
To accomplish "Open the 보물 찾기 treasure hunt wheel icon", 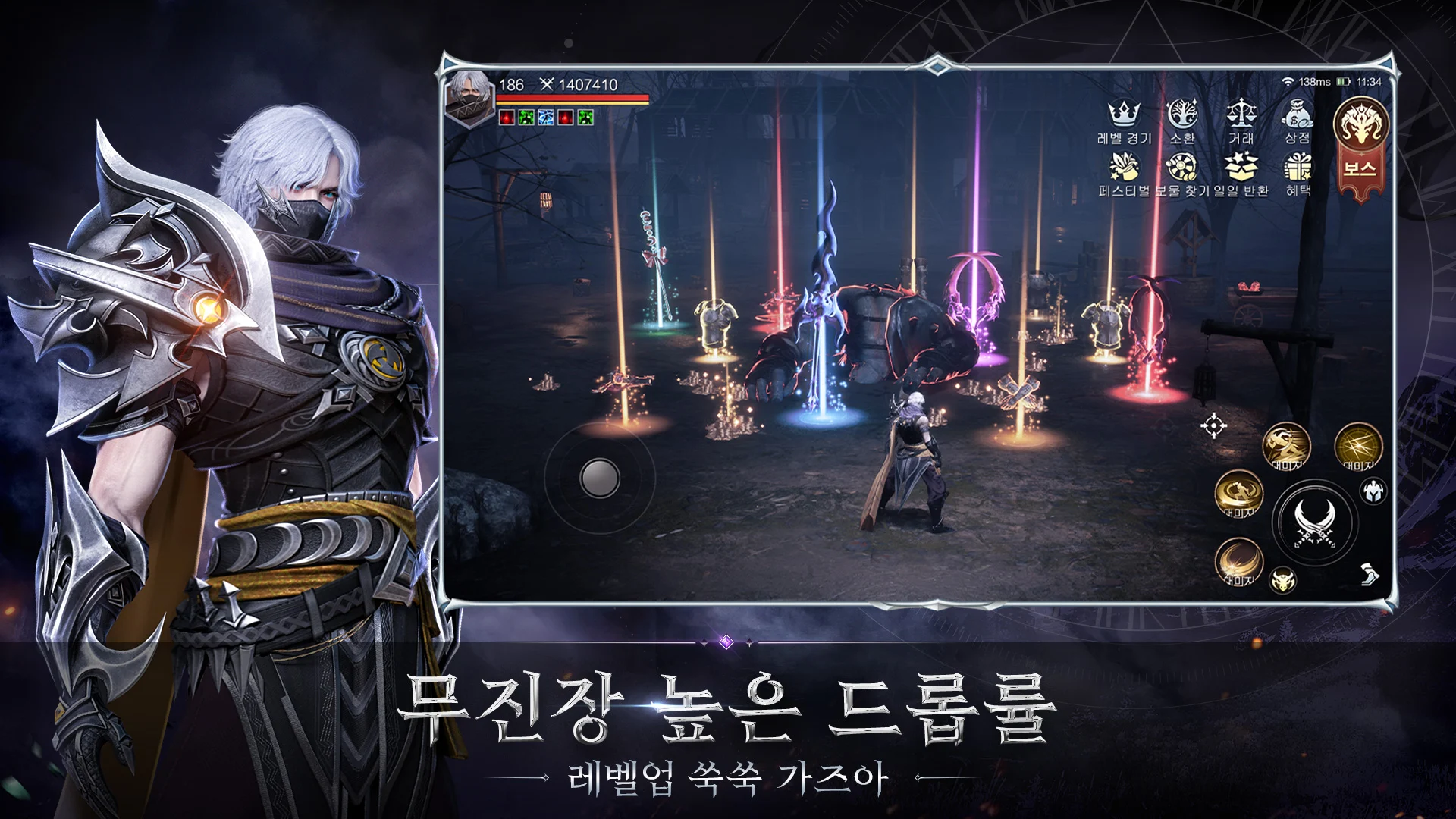I will tap(1183, 167).
